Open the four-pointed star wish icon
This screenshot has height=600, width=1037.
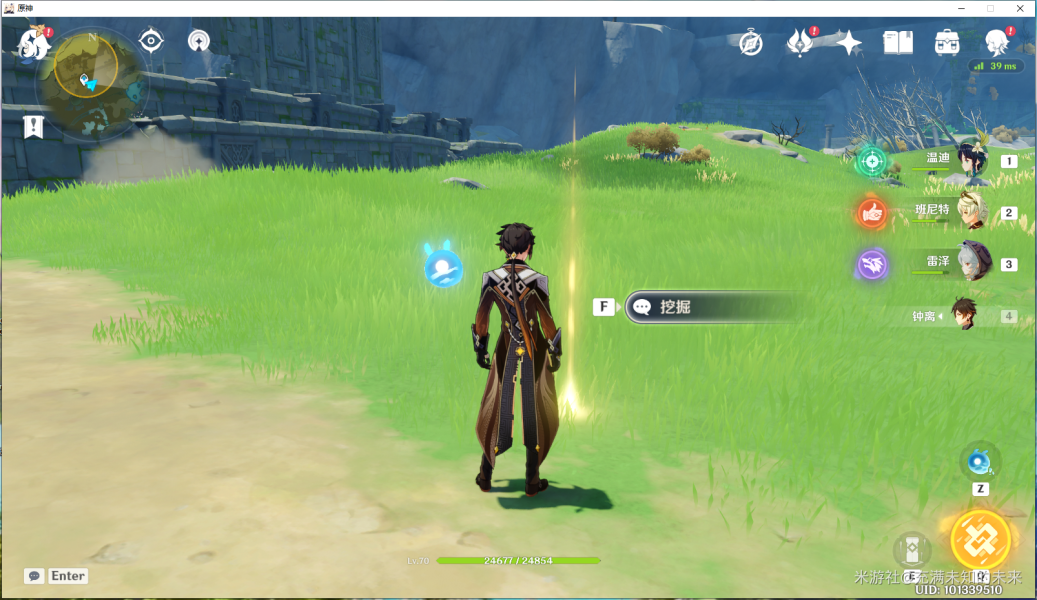tap(849, 42)
